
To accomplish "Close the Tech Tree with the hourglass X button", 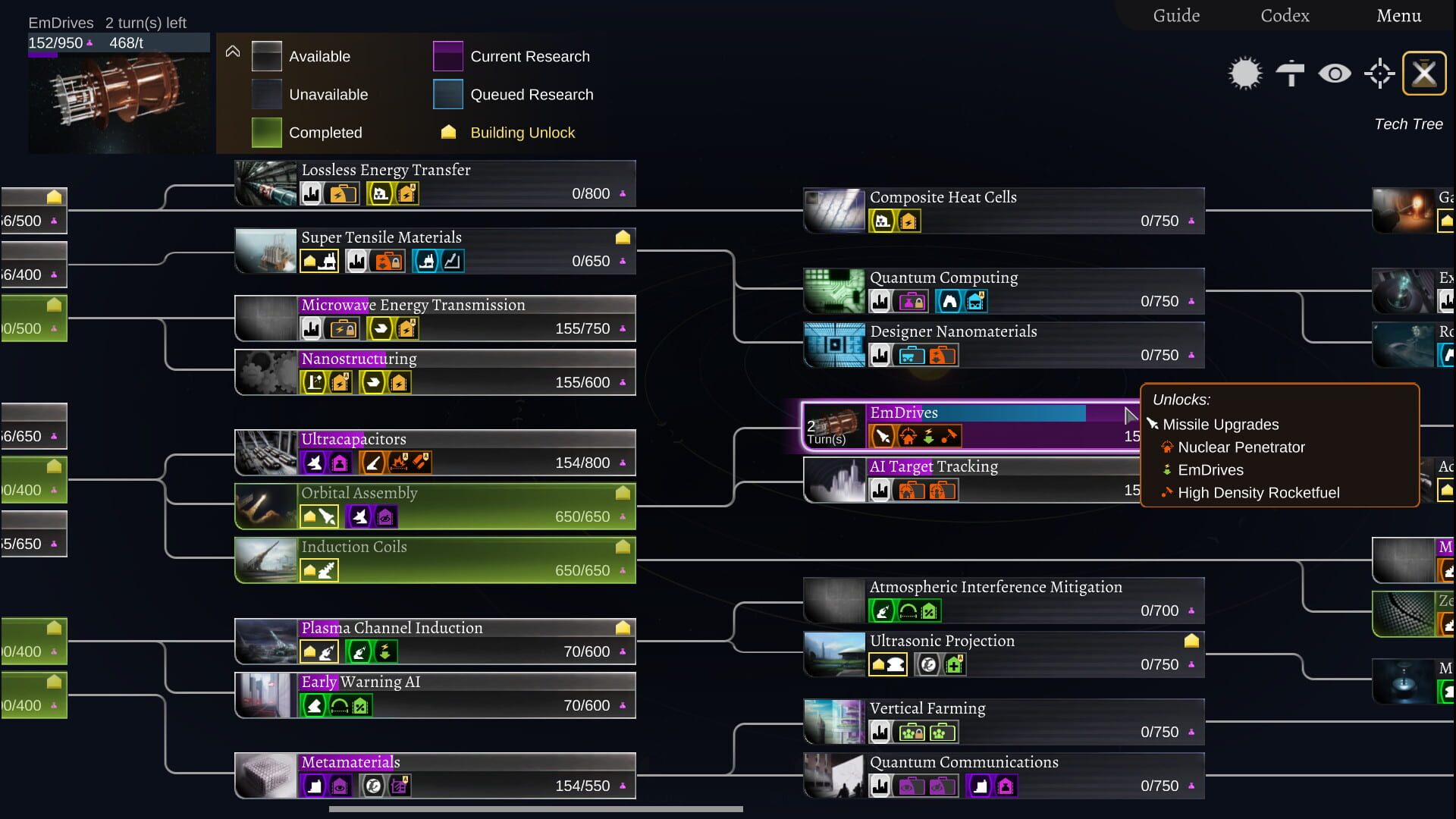I will click(x=1425, y=73).
